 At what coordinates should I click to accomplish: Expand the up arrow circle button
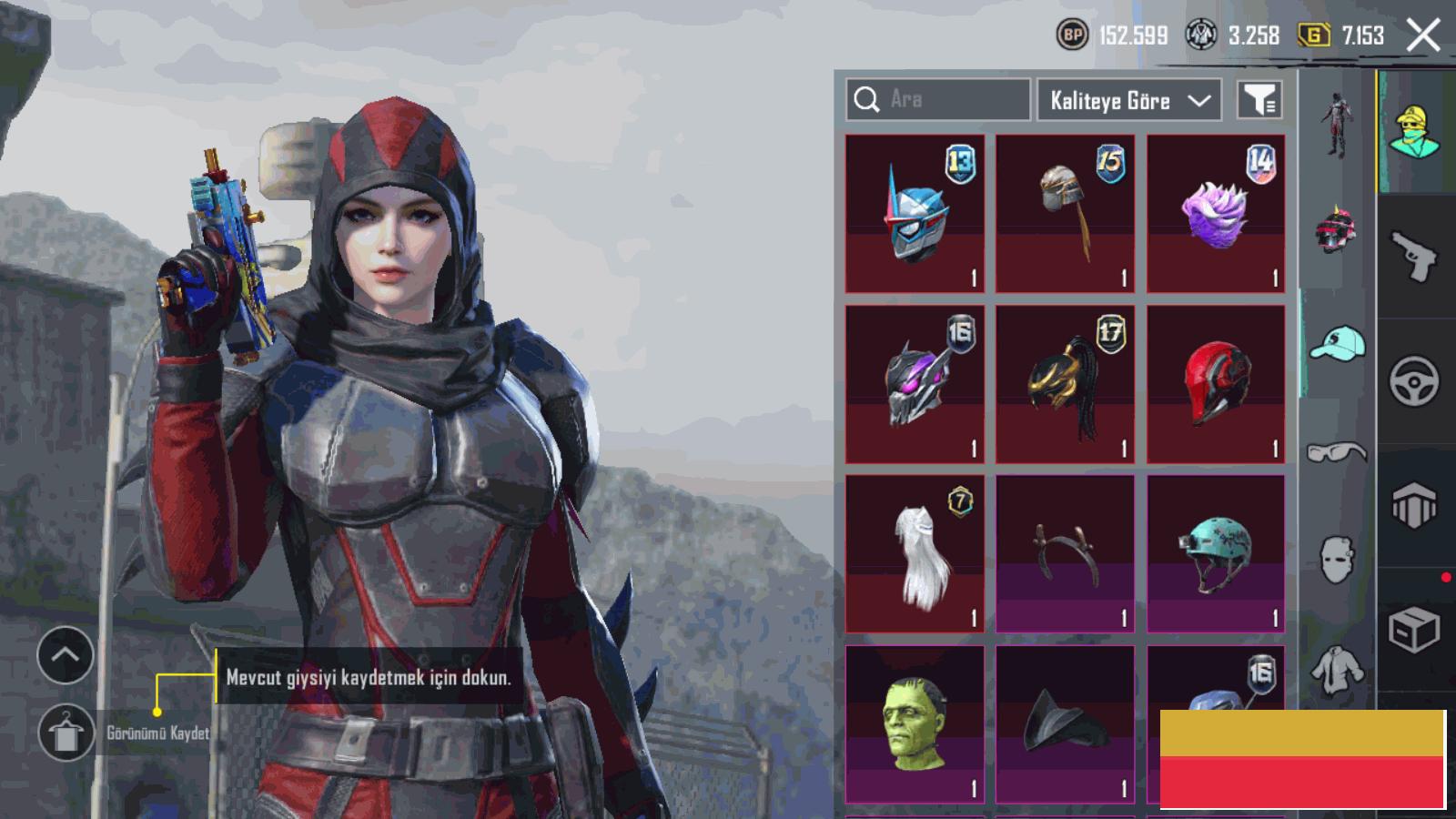click(x=66, y=655)
